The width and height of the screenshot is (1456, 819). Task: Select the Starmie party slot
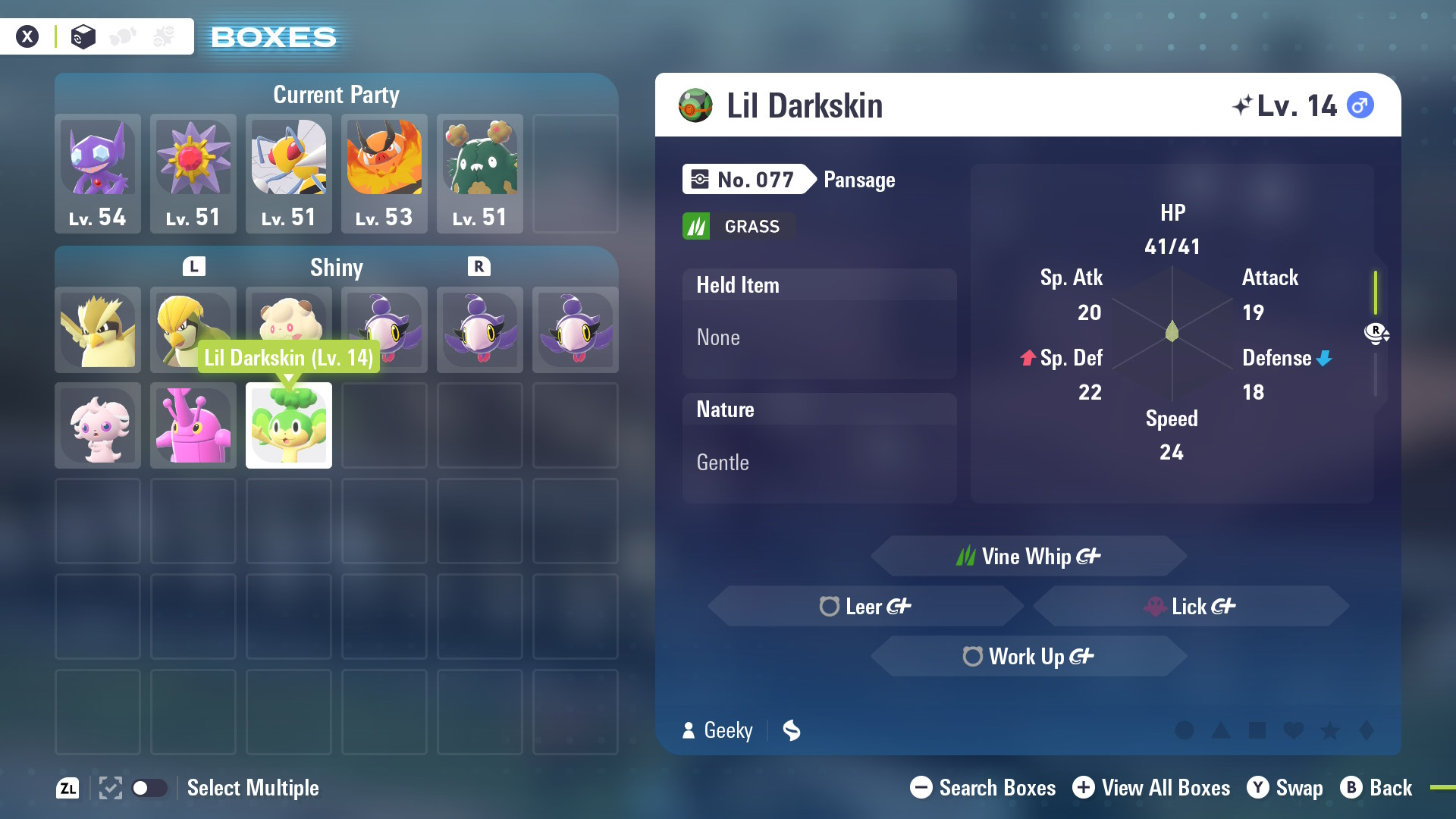(193, 173)
